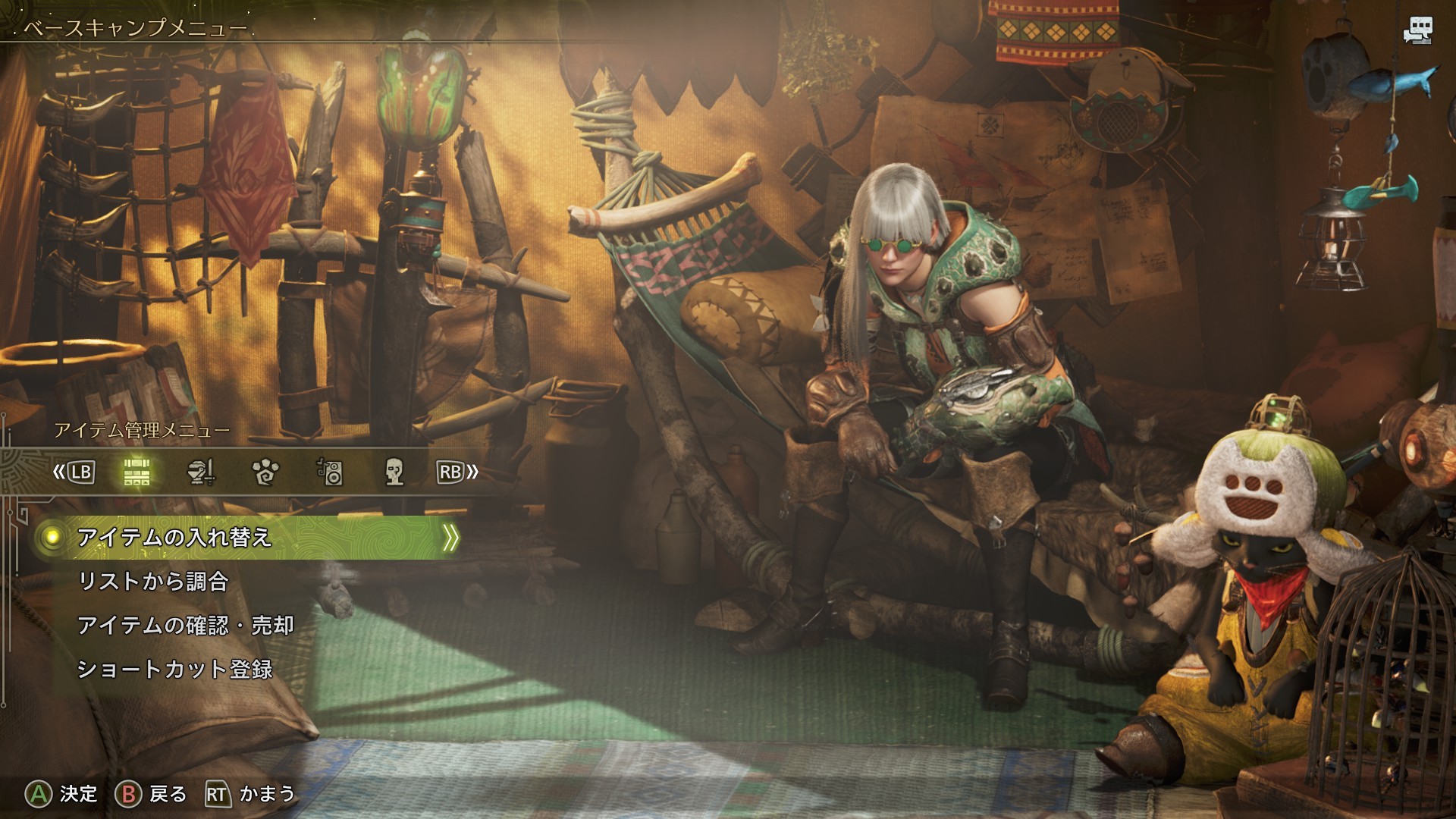Open リストから調合 crafting list
This screenshot has height=819, width=1456.
[x=153, y=582]
